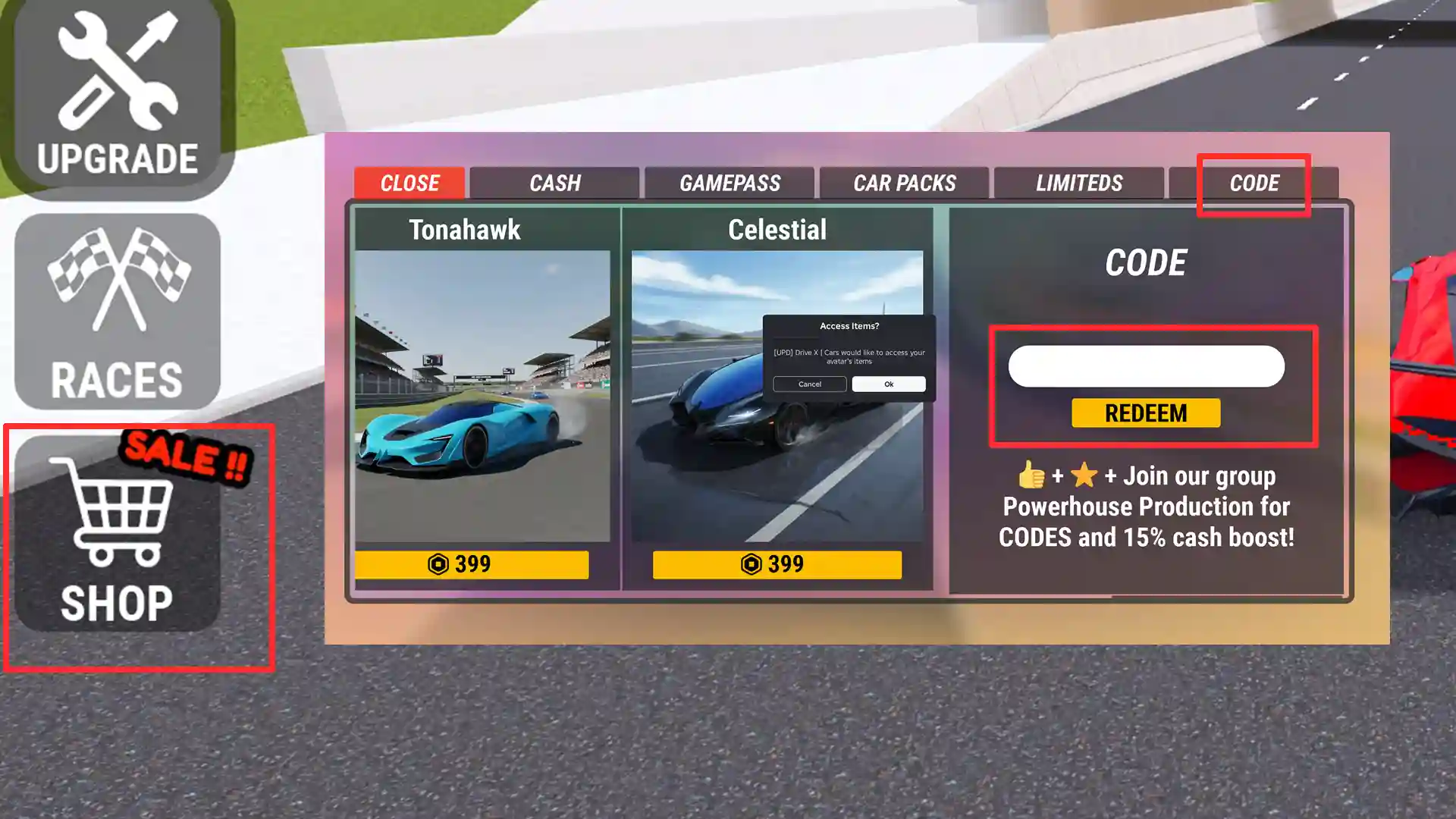Click the Robux icon on Tonahawk's price
The height and width of the screenshot is (819, 1456).
coord(437,564)
